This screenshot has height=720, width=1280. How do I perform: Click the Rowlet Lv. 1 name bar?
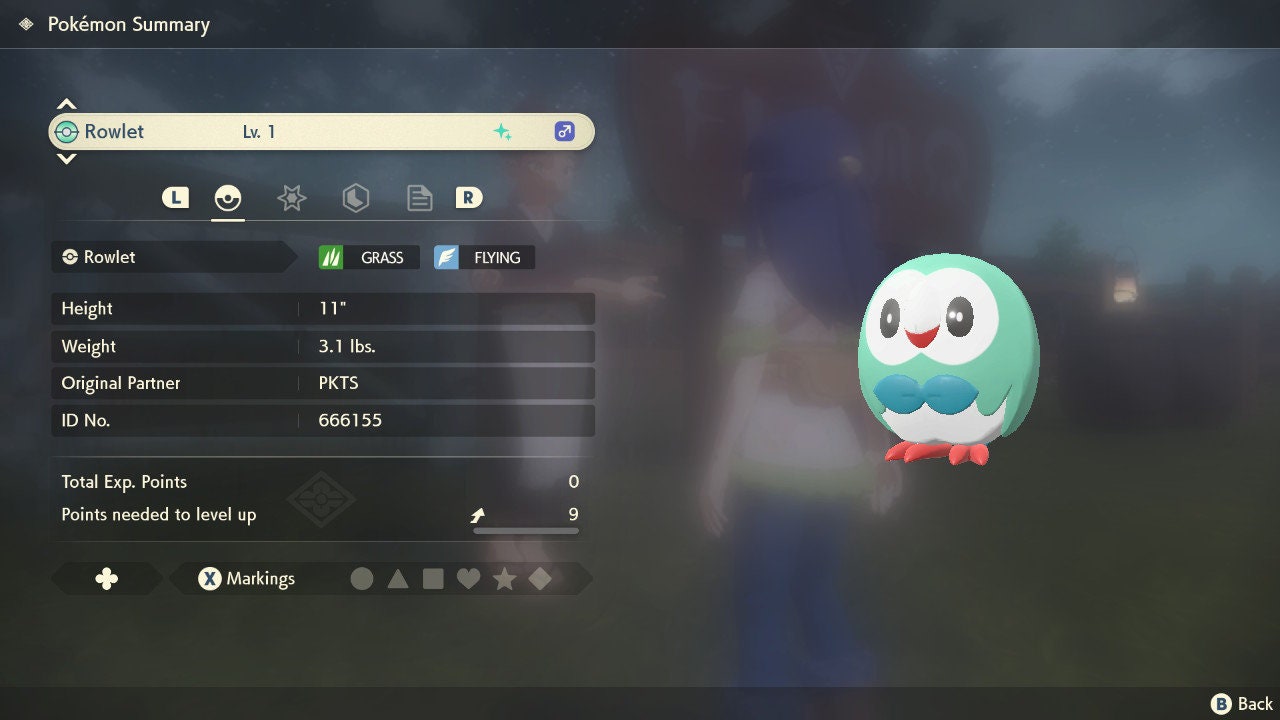pos(321,131)
